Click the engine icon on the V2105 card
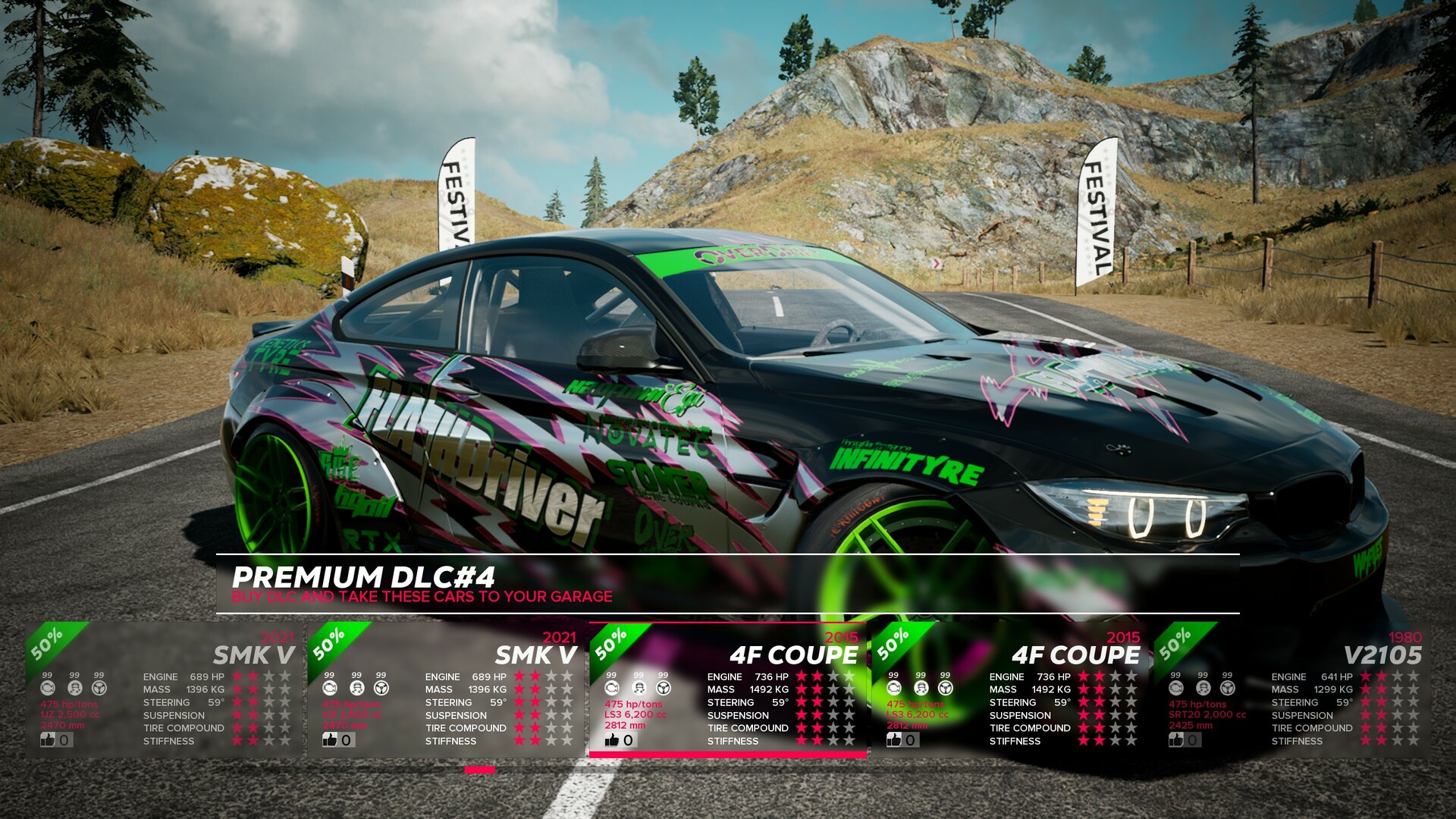 pos(1175,689)
